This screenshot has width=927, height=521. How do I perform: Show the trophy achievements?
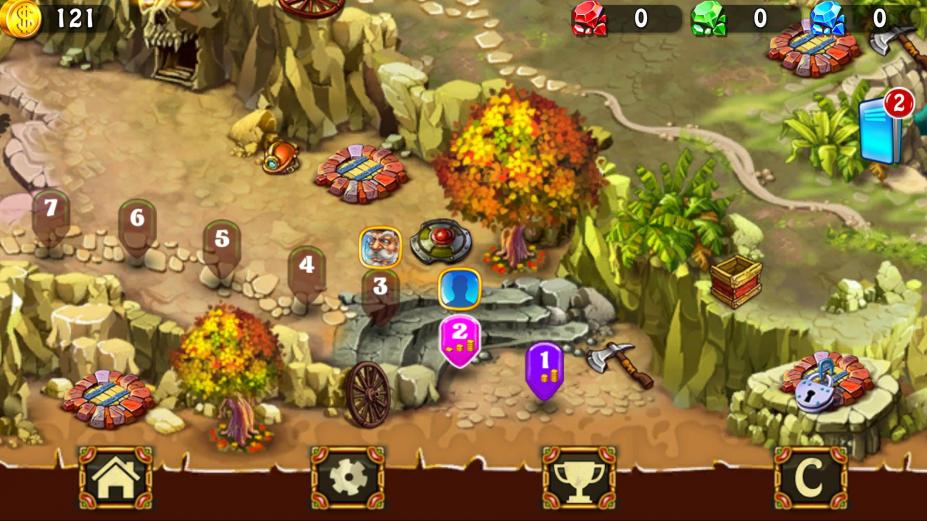579,478
